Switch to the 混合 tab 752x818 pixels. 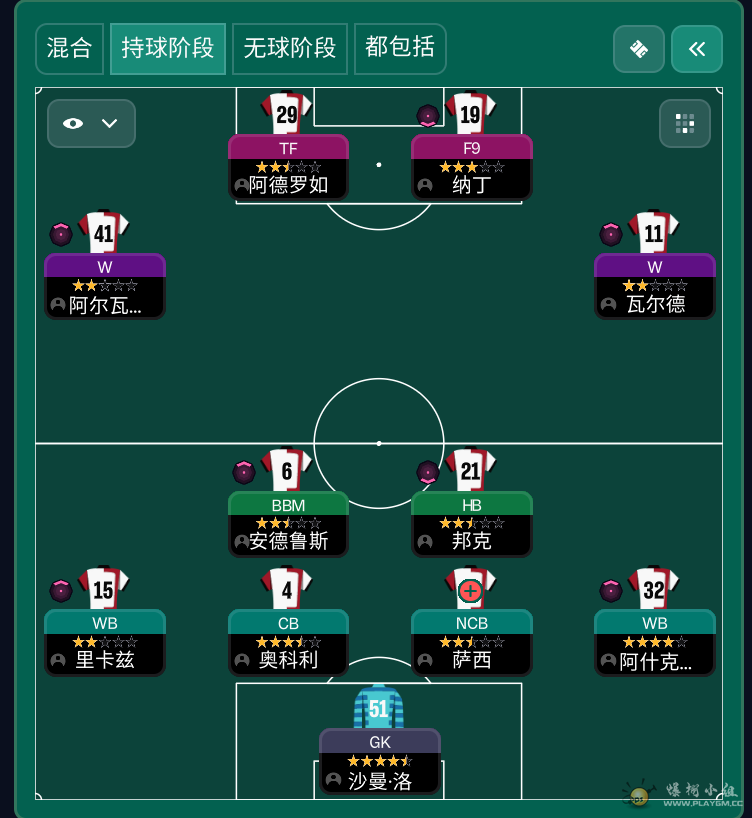[69, 48]
